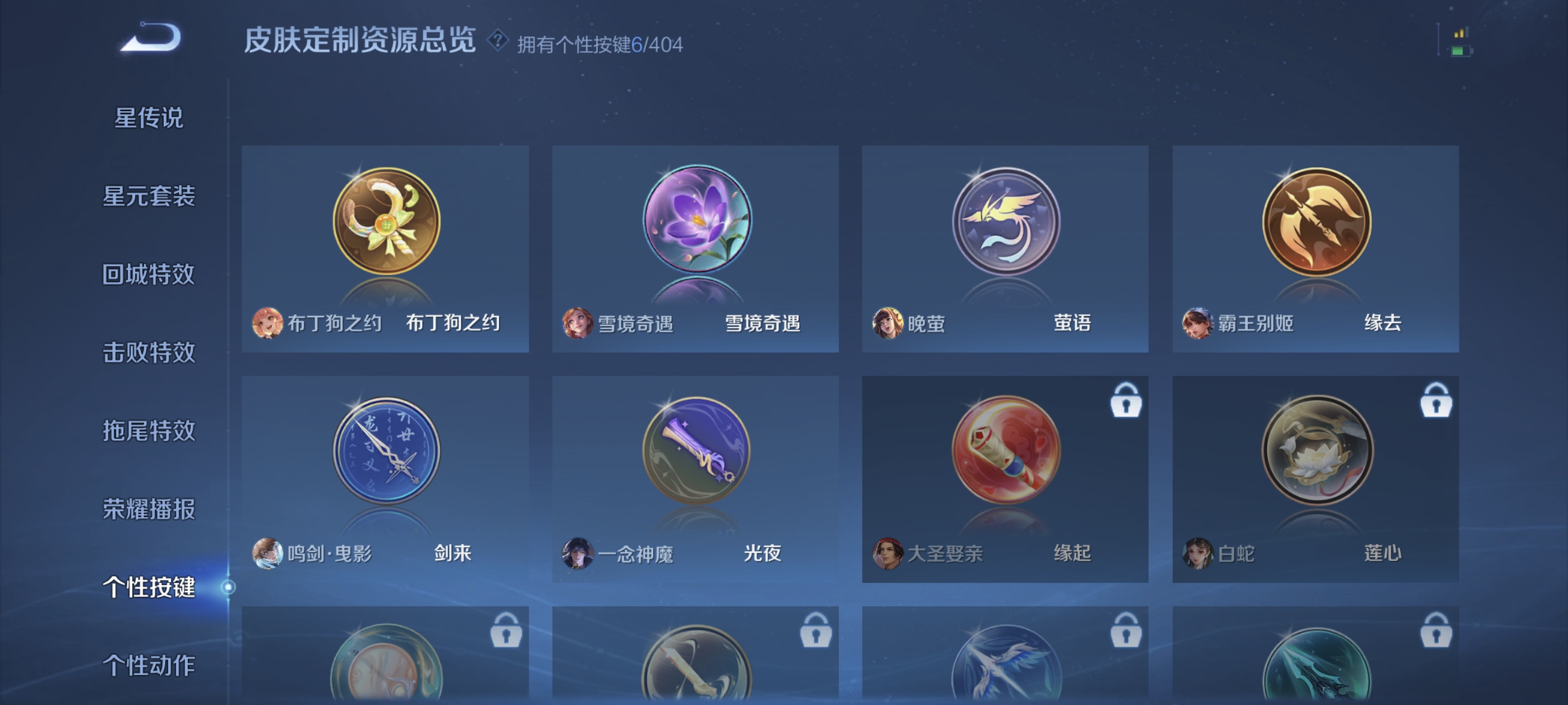The image size is (1568, 705).
Task: Click the 拥有个性按键6/404 counter text
Action: (x=599, y=44)
